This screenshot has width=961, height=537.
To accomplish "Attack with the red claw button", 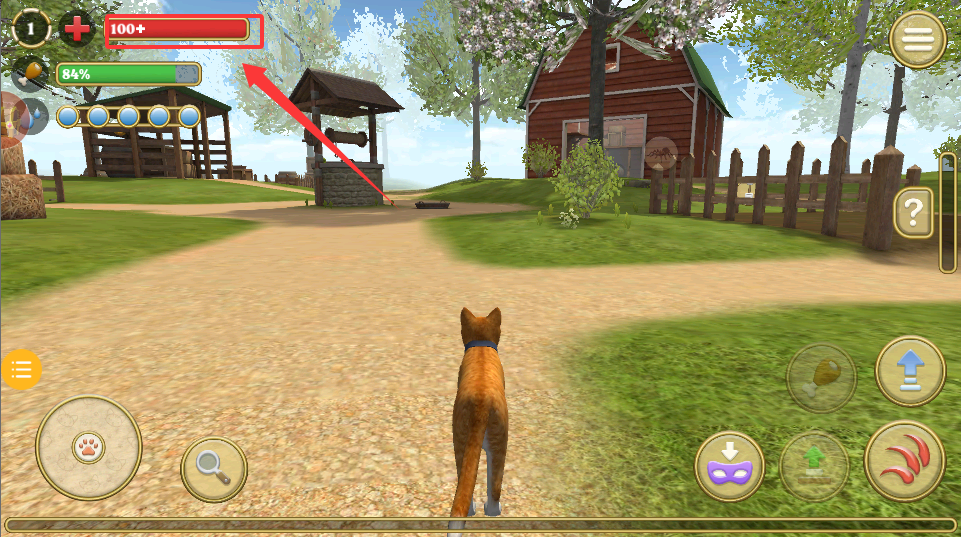I will [905, 461].
